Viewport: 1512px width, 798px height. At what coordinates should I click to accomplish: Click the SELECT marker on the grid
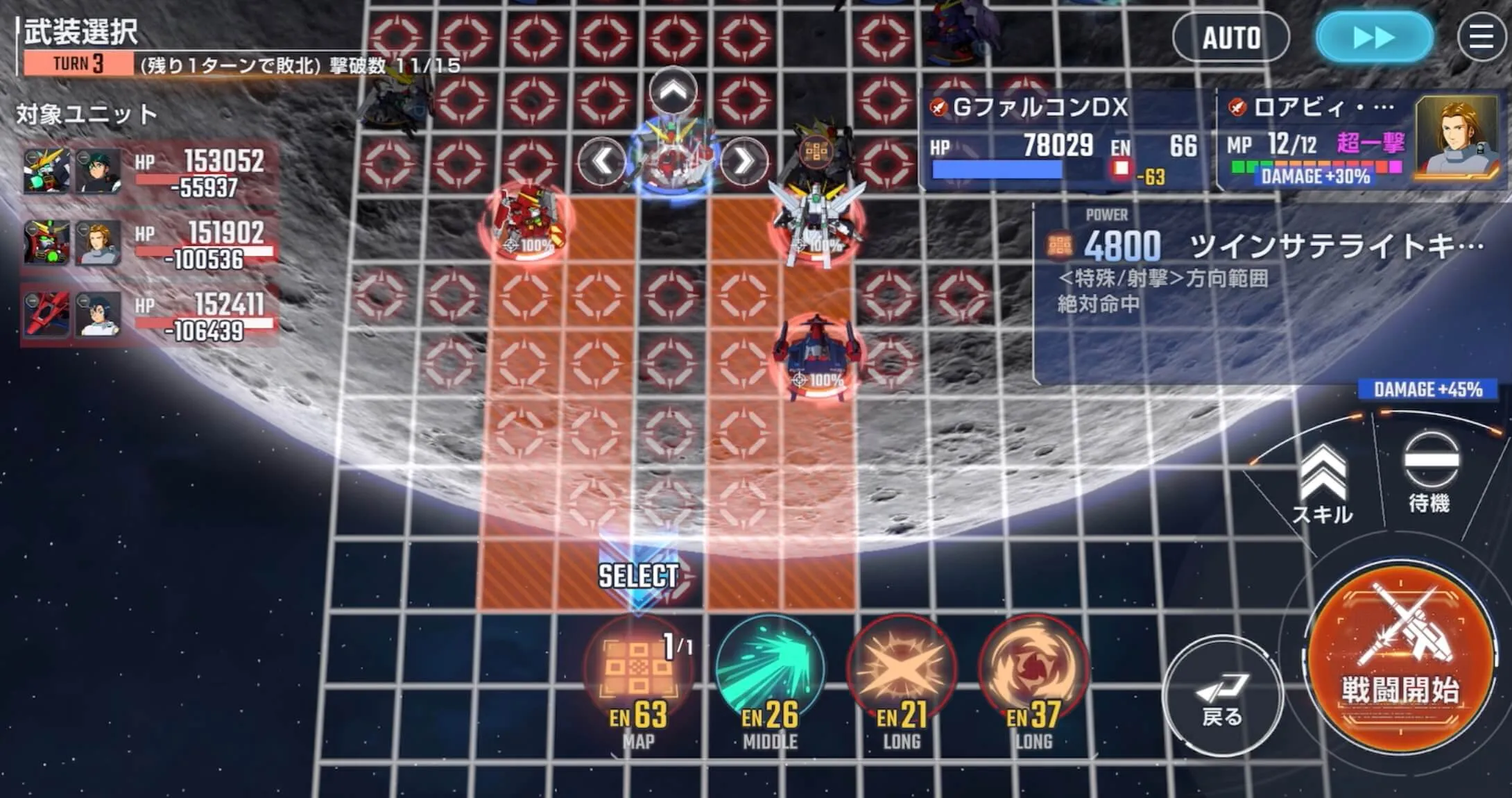tap(637, 575)
